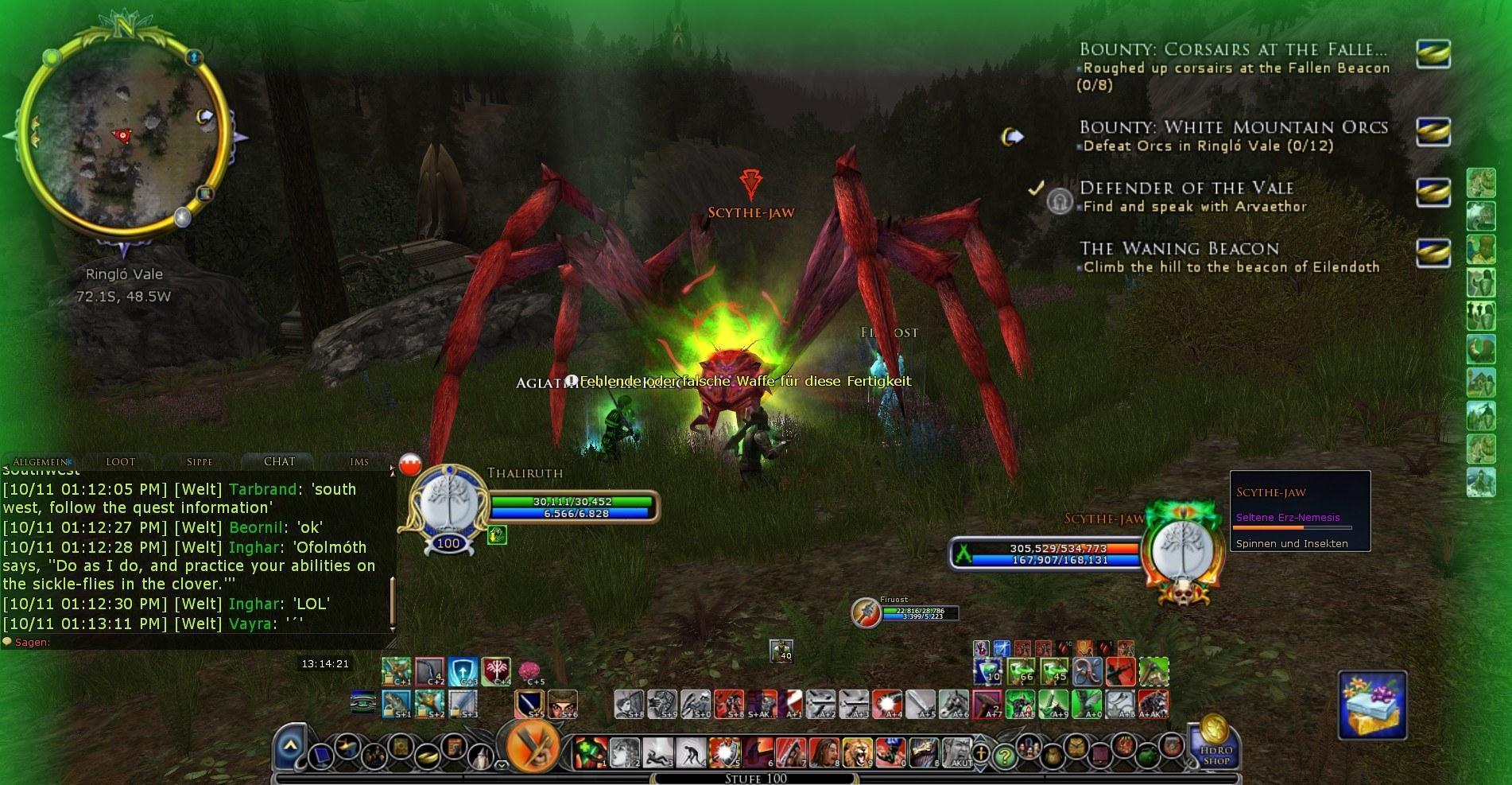The height and width of the screenshot is (785, 1512).
Task: Open the gift box with flowers
Action: (x=1372, y=704)
